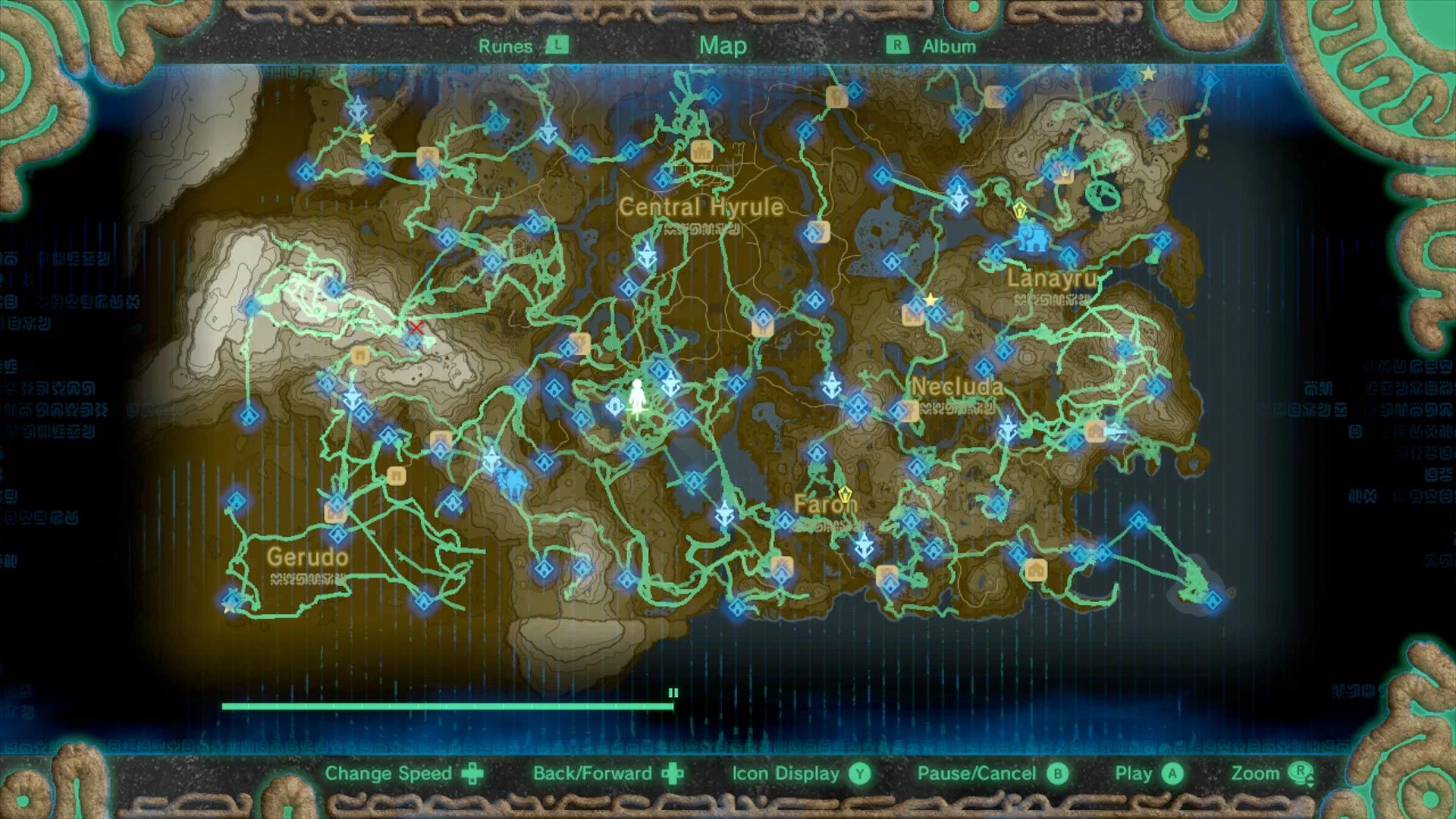
Task: Select the Map title header
Action: 722,46
